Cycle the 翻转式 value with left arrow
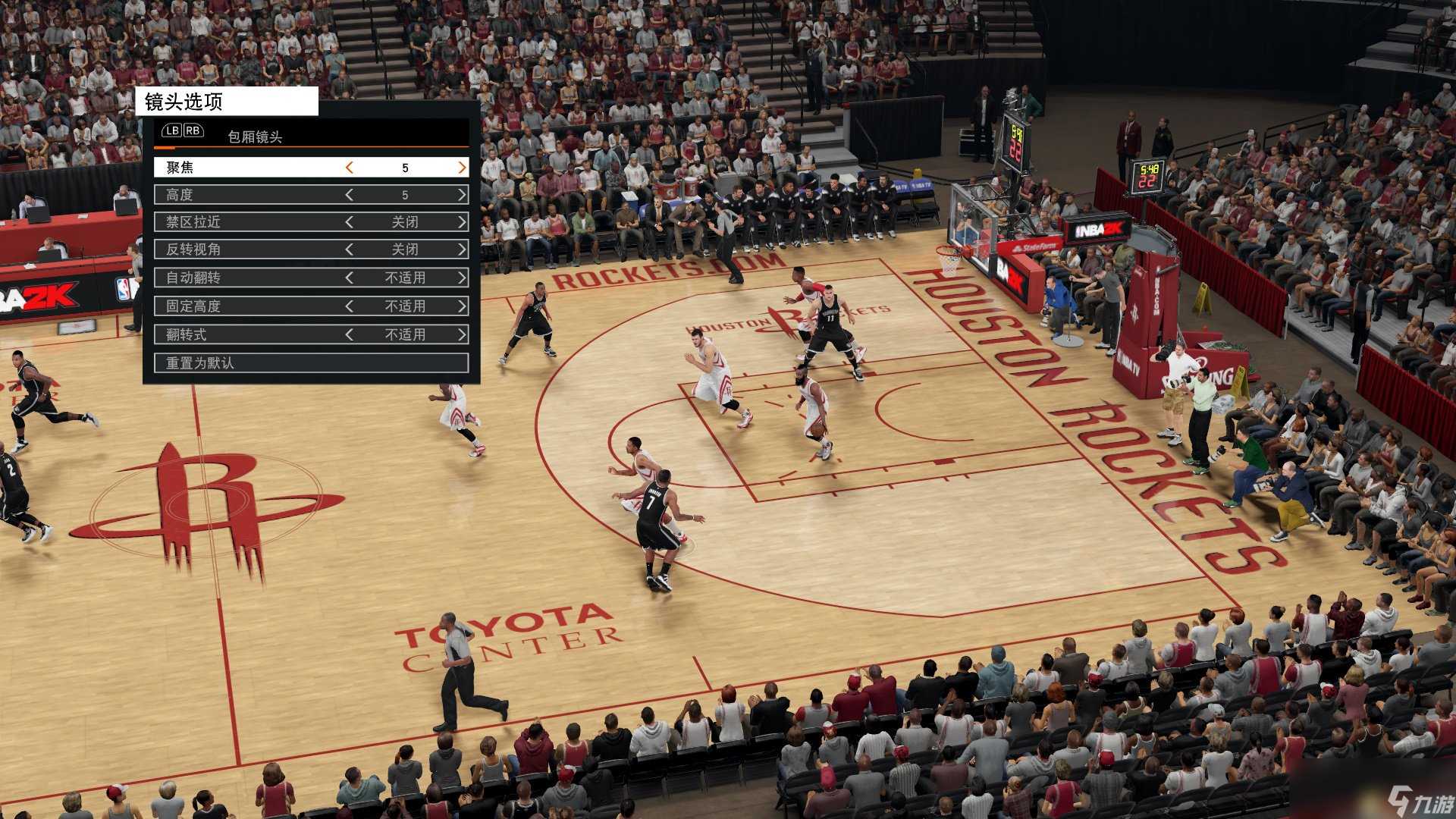This screenshot has width=1456, height=819. point(350,334)
